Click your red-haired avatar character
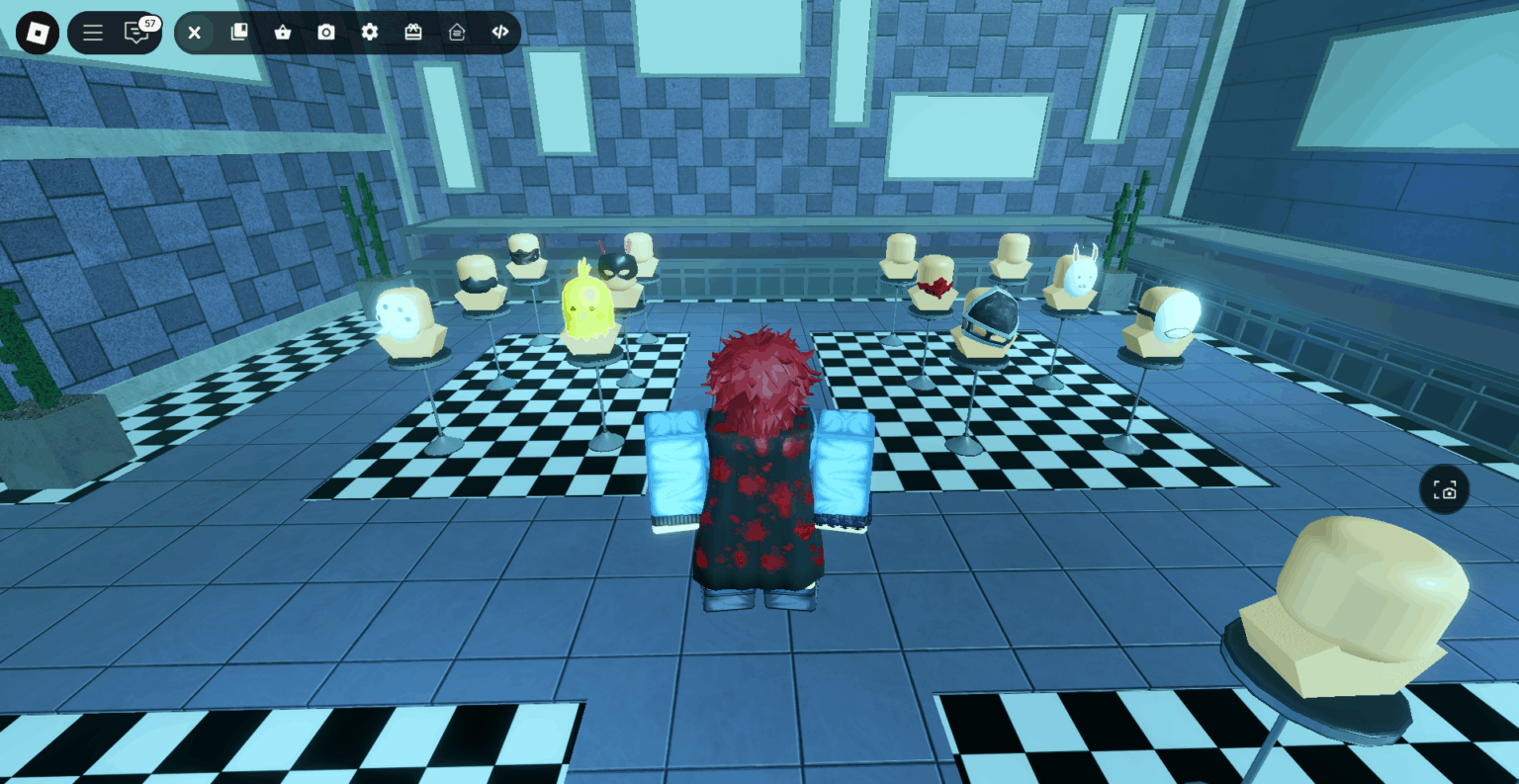Image resolution: width=1519 pixels, height=784 pixels. pyautogui.click(x=761, y=465)
